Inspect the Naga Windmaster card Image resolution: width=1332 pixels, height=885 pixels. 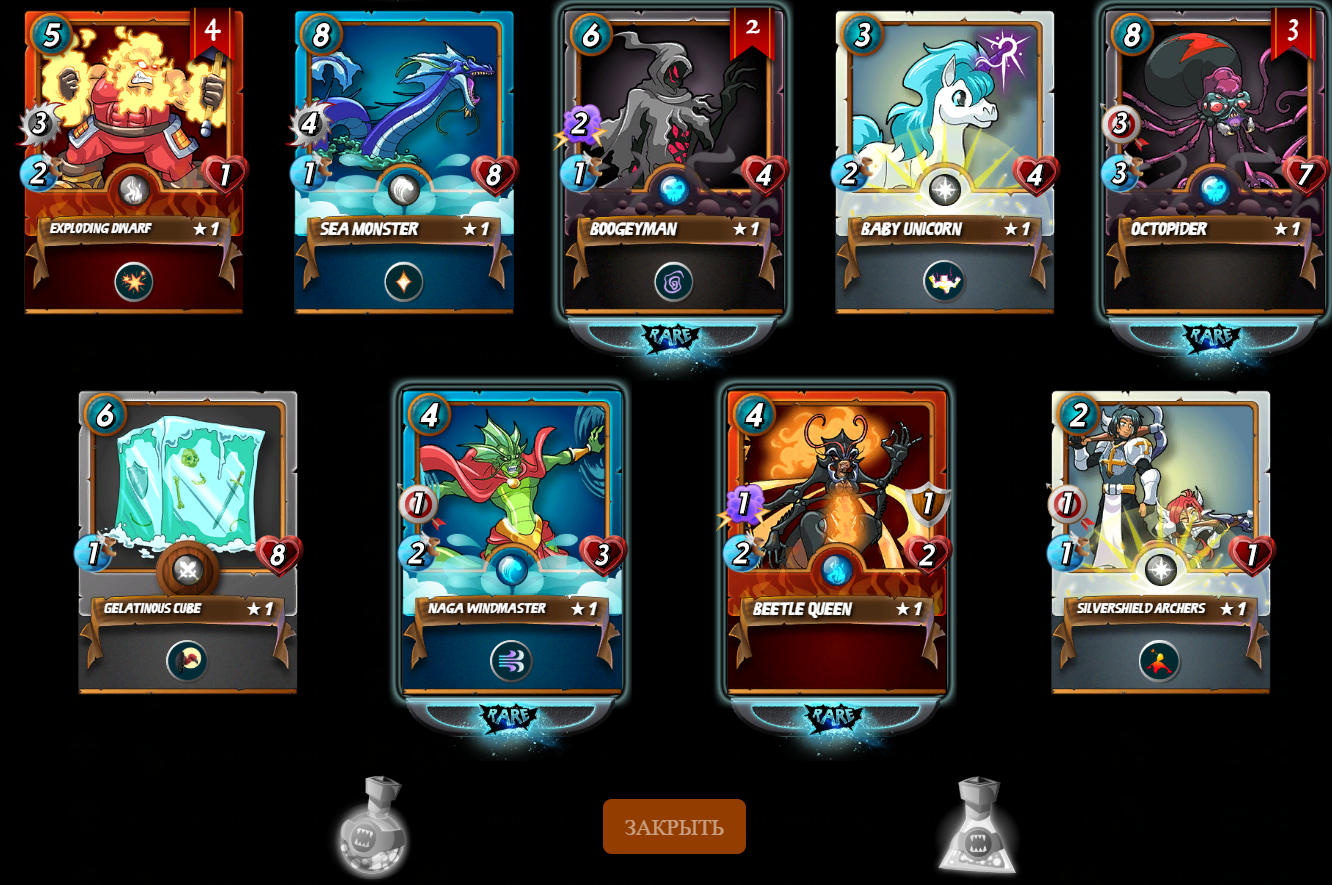coord(512,541)
